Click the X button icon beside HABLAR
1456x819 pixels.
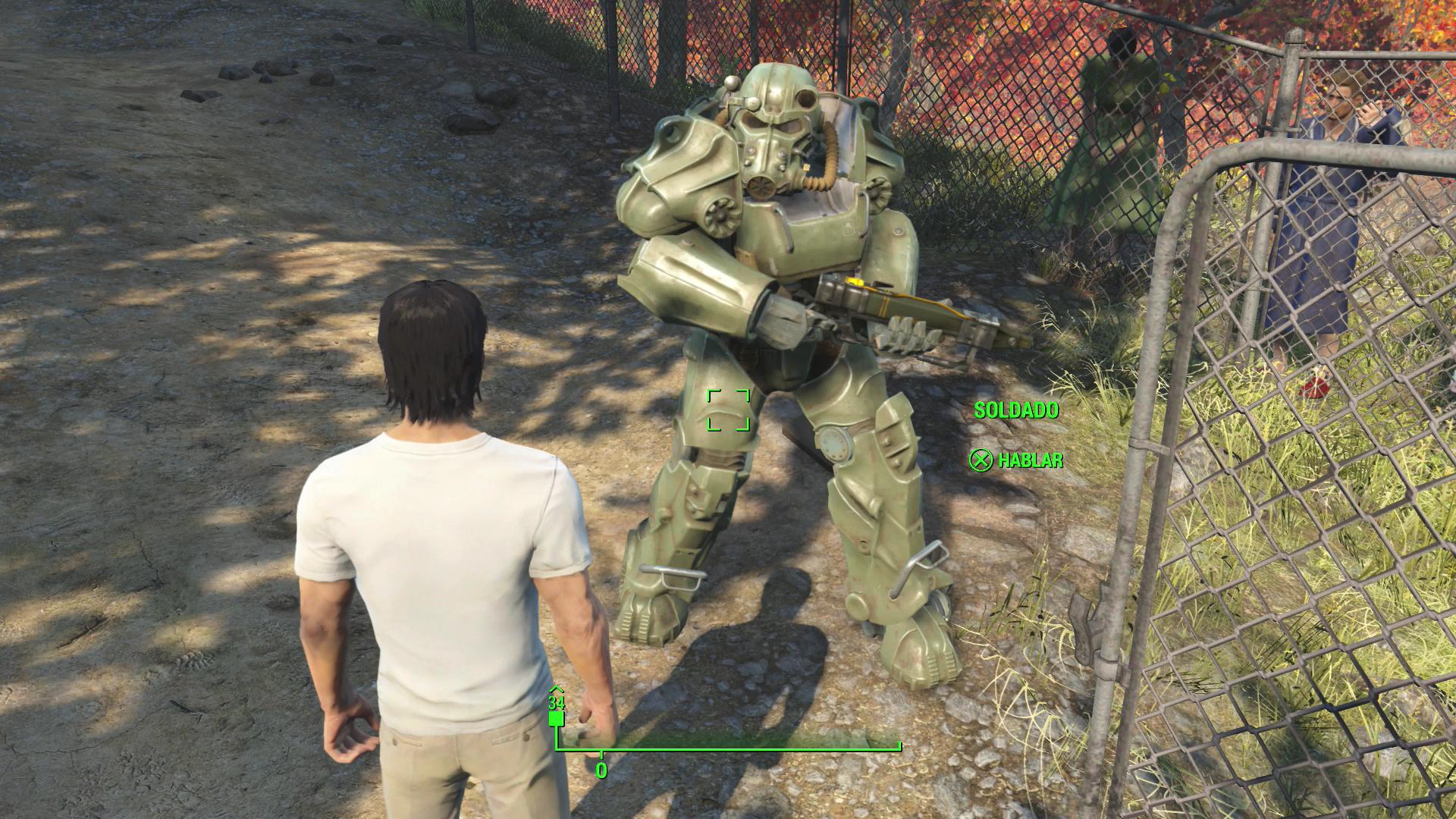(x=981, y=460)
